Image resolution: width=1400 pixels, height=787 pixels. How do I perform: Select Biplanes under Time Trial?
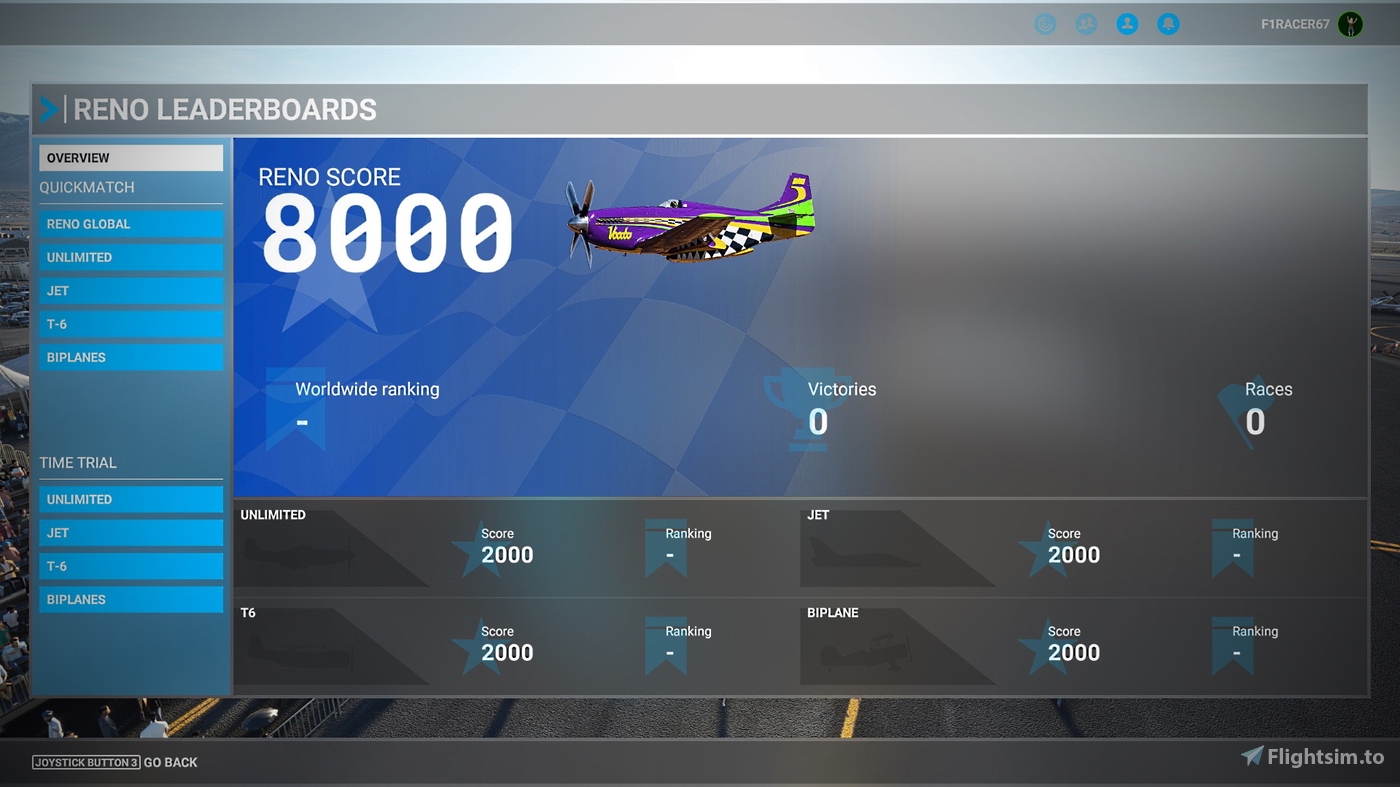[130, 599]
